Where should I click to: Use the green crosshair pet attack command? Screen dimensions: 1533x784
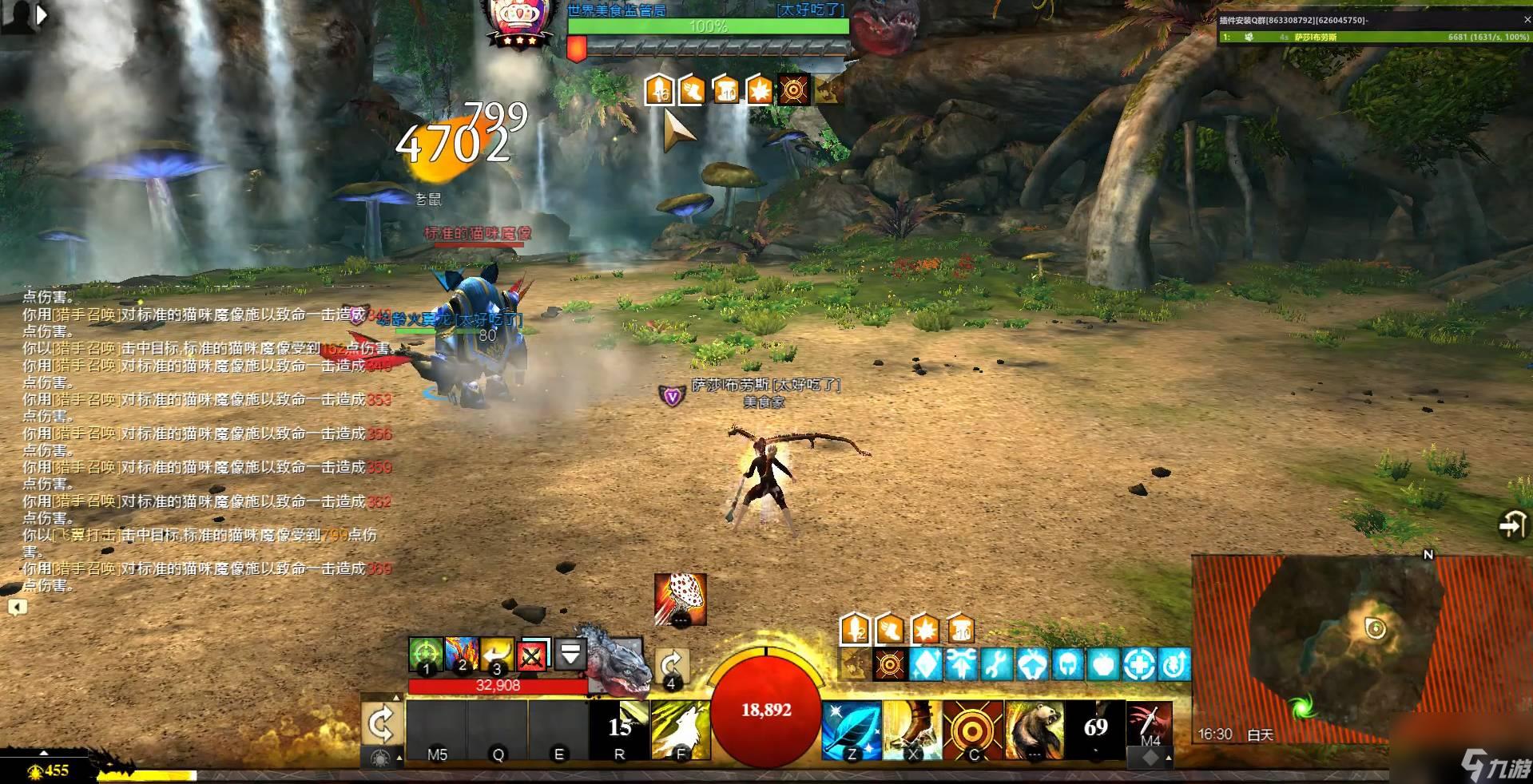426,655
